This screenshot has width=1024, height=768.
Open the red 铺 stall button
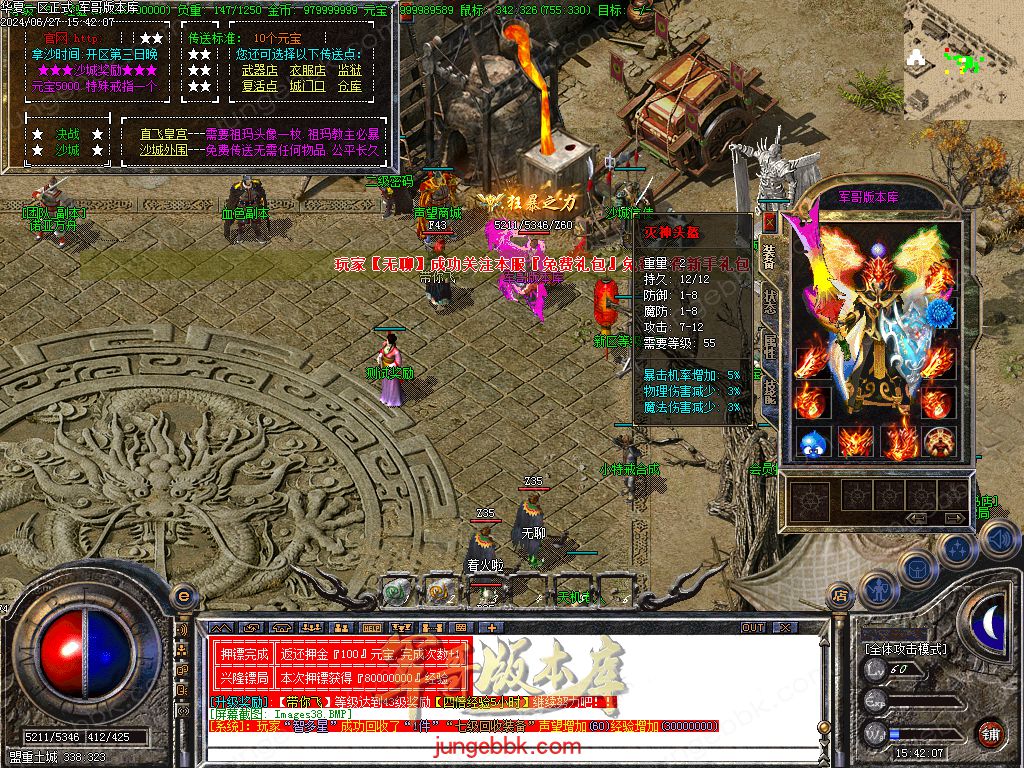990,733
